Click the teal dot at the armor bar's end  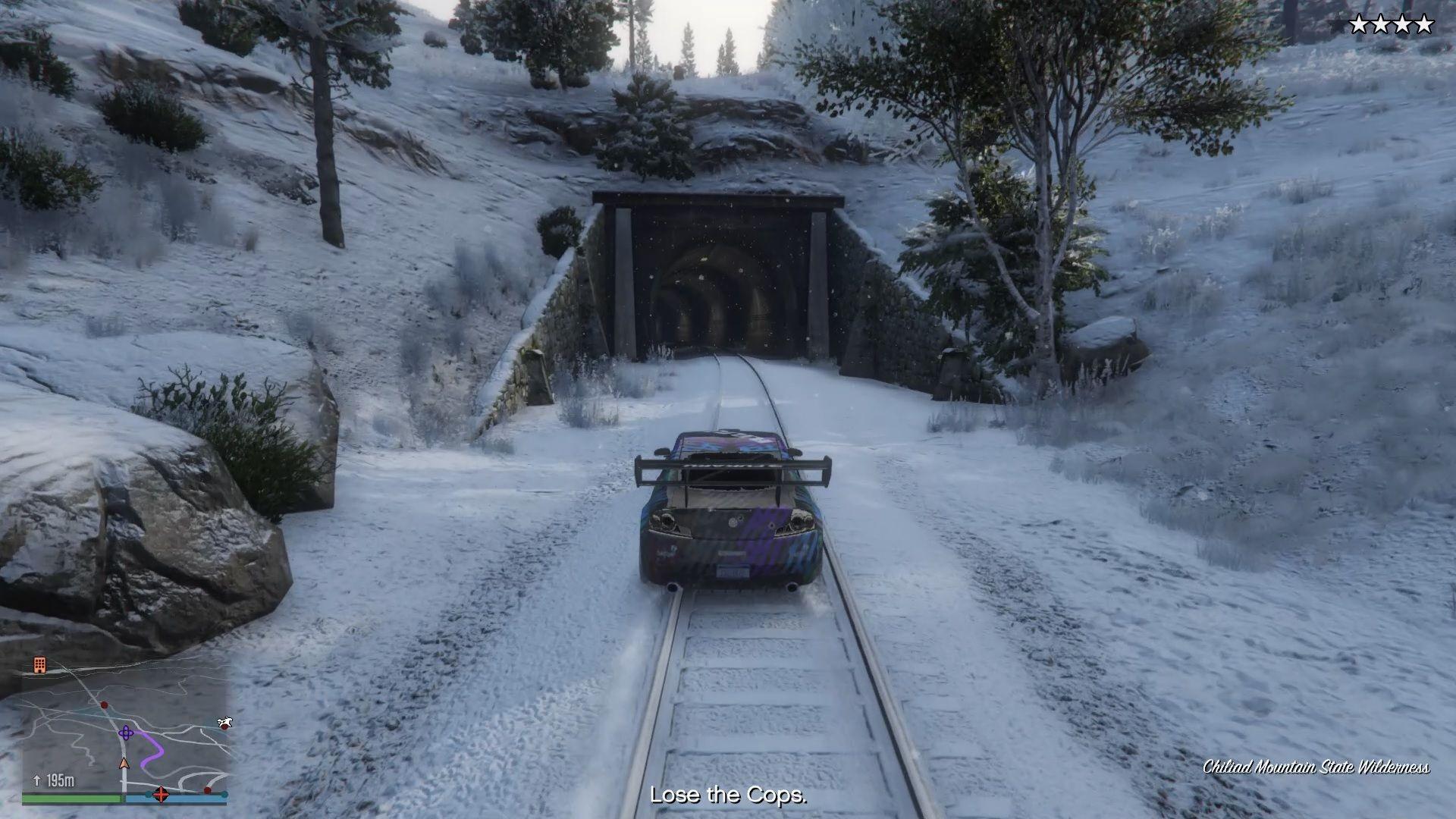click(224, 795)
